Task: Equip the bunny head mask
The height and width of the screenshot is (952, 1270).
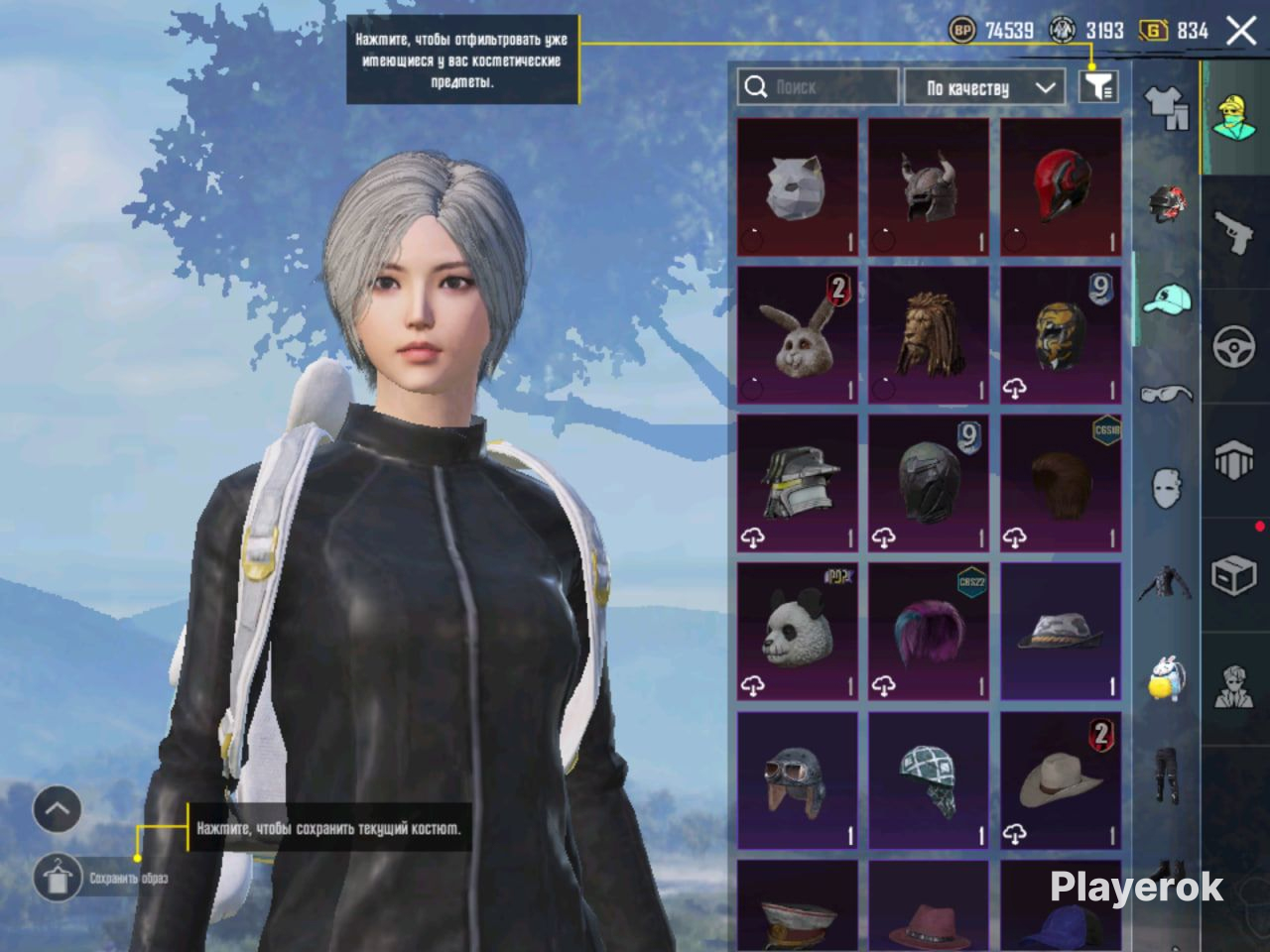Action: tap(797, 335)
